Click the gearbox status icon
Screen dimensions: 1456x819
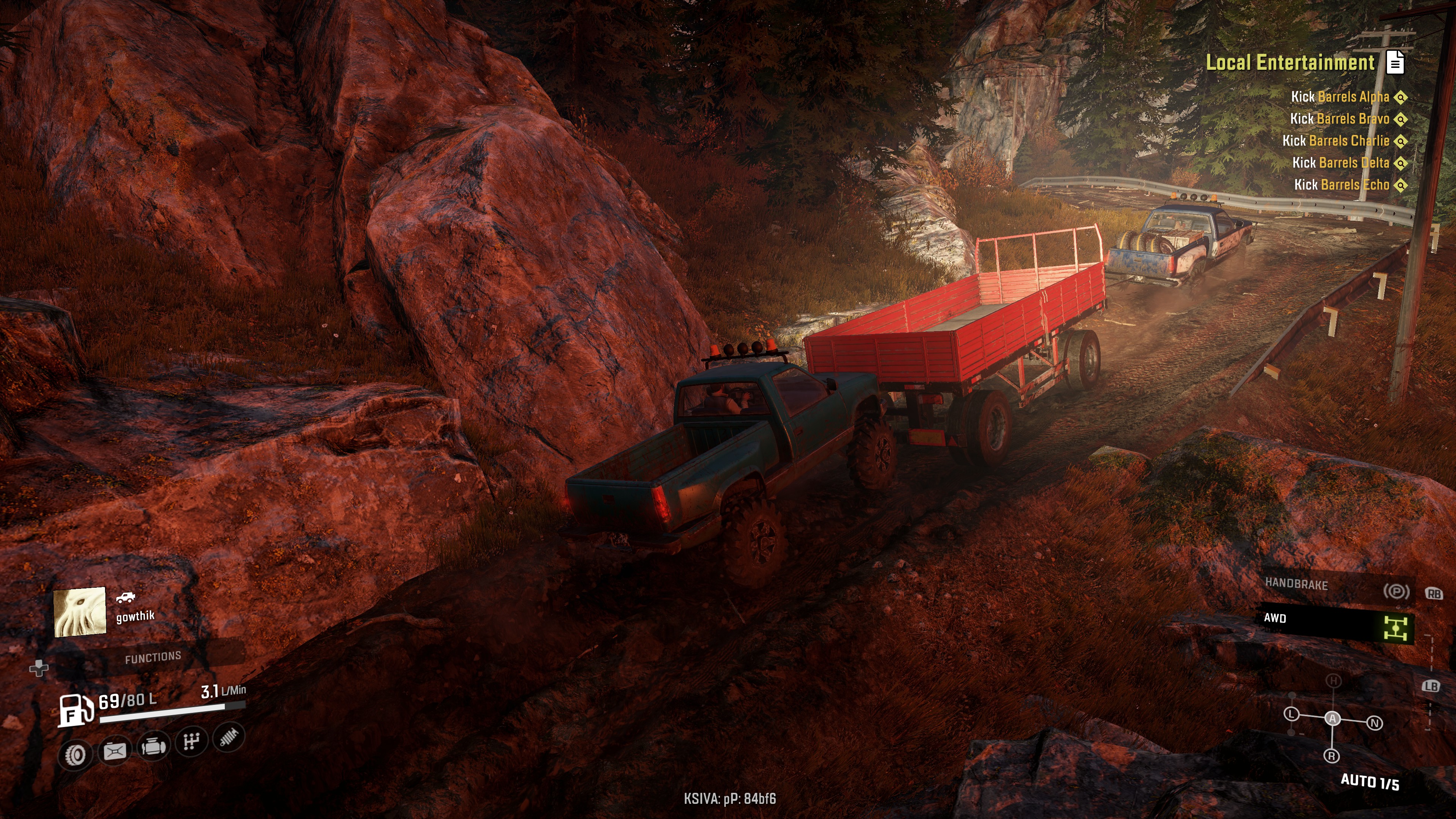click(191, 741)
